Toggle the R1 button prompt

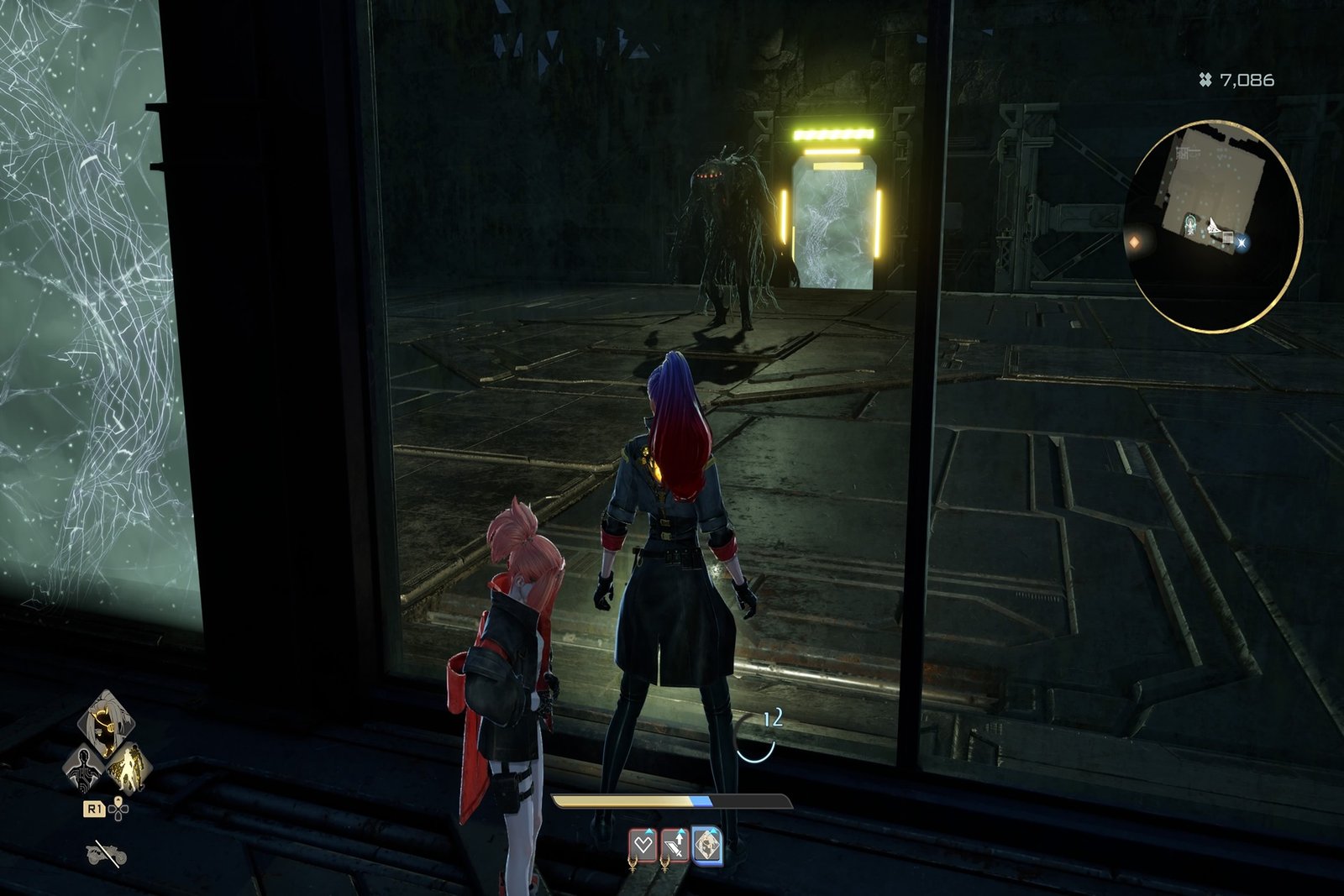[x=94, y=809]
